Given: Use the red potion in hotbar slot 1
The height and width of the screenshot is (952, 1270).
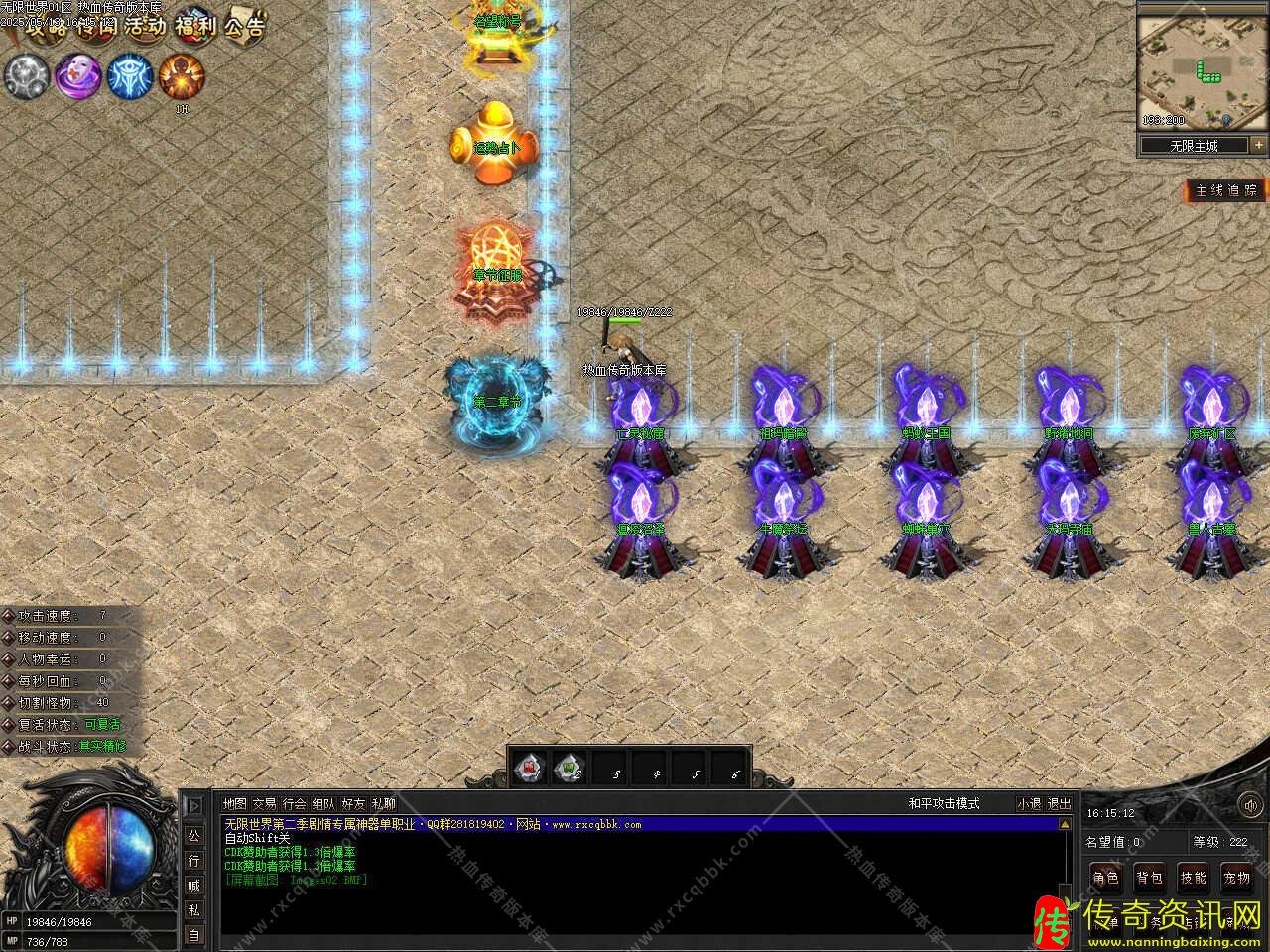Looking at the screenshot, I should [531, 767].
